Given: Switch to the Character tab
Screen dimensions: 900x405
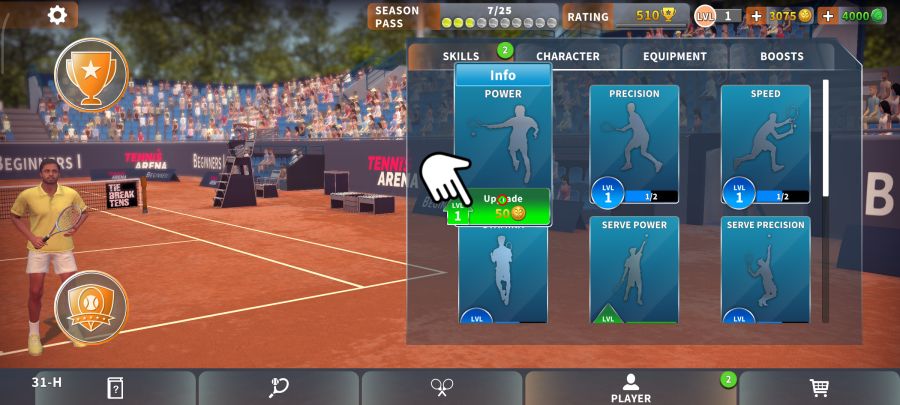Looking at the screenshot, I should click(567, 56).
